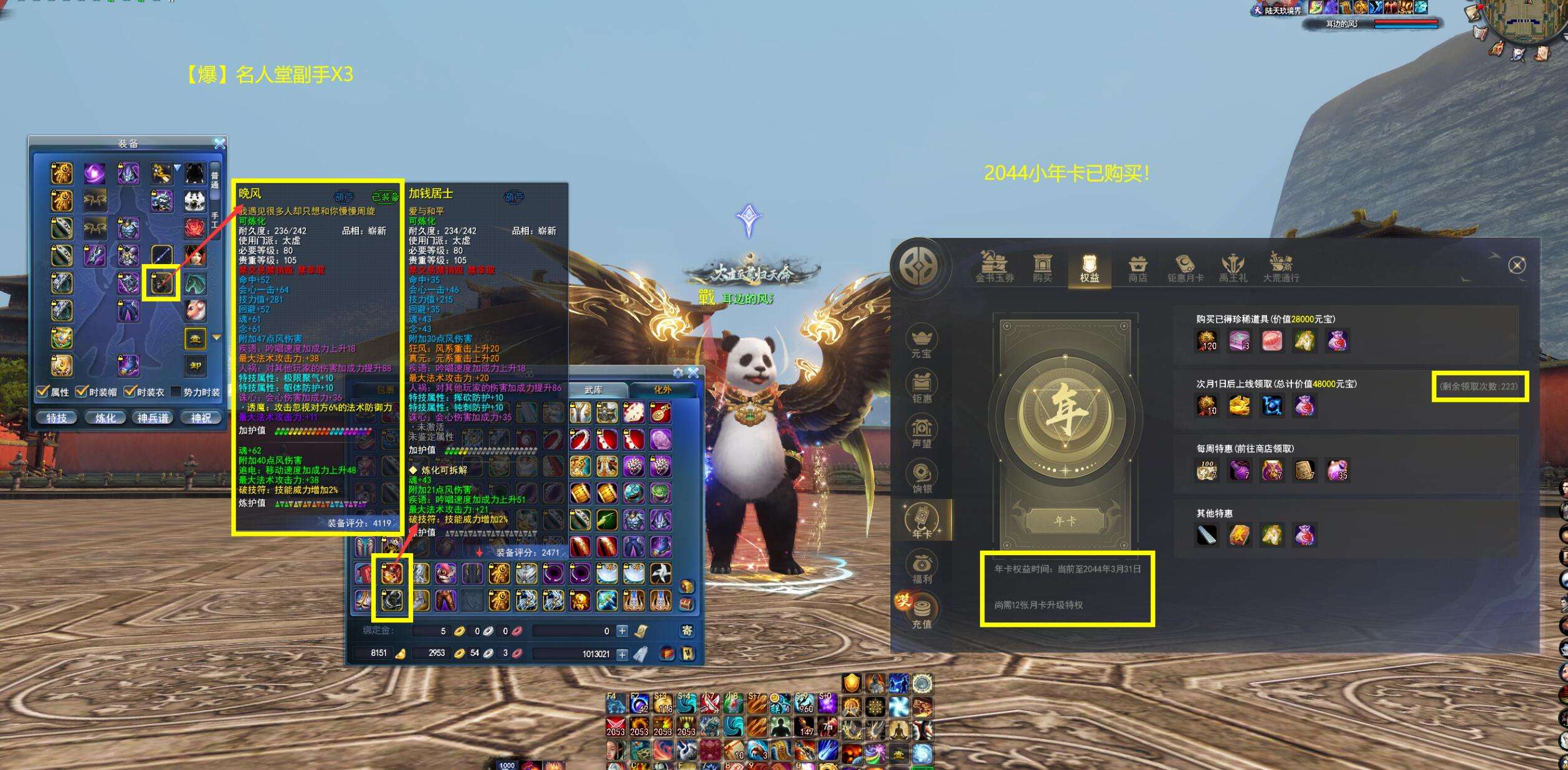The image size is (1568, 770).
Task: Switch the bag to the 武库 tab
Action: point(594,390)
